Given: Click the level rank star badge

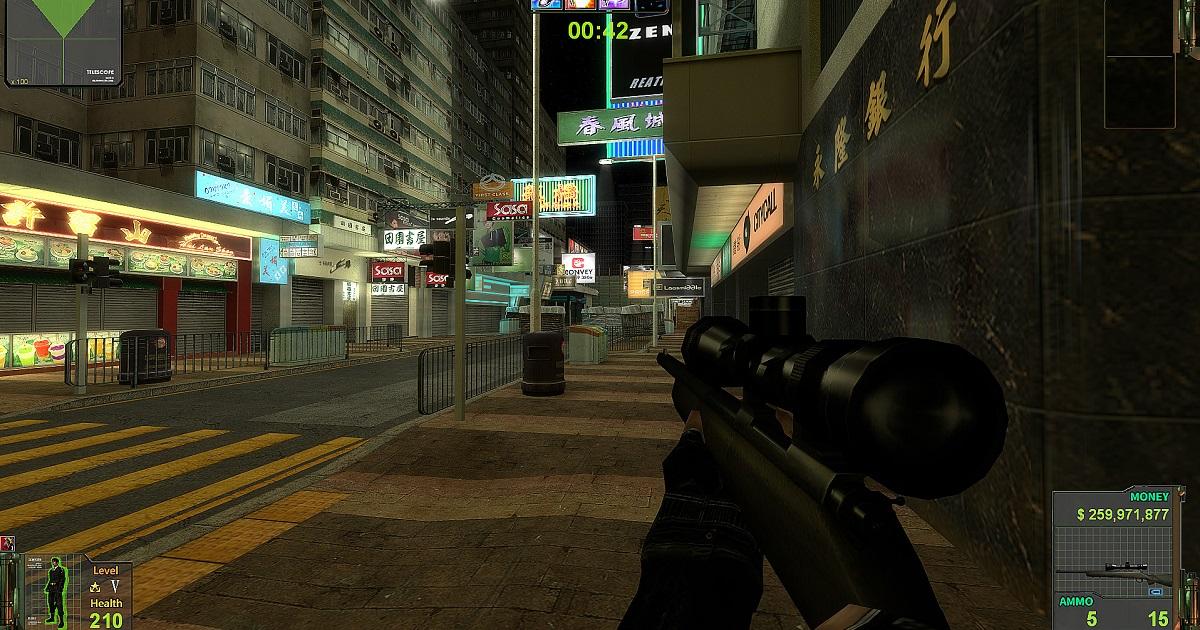Looking at the screenshot, I should coord(96,586).
